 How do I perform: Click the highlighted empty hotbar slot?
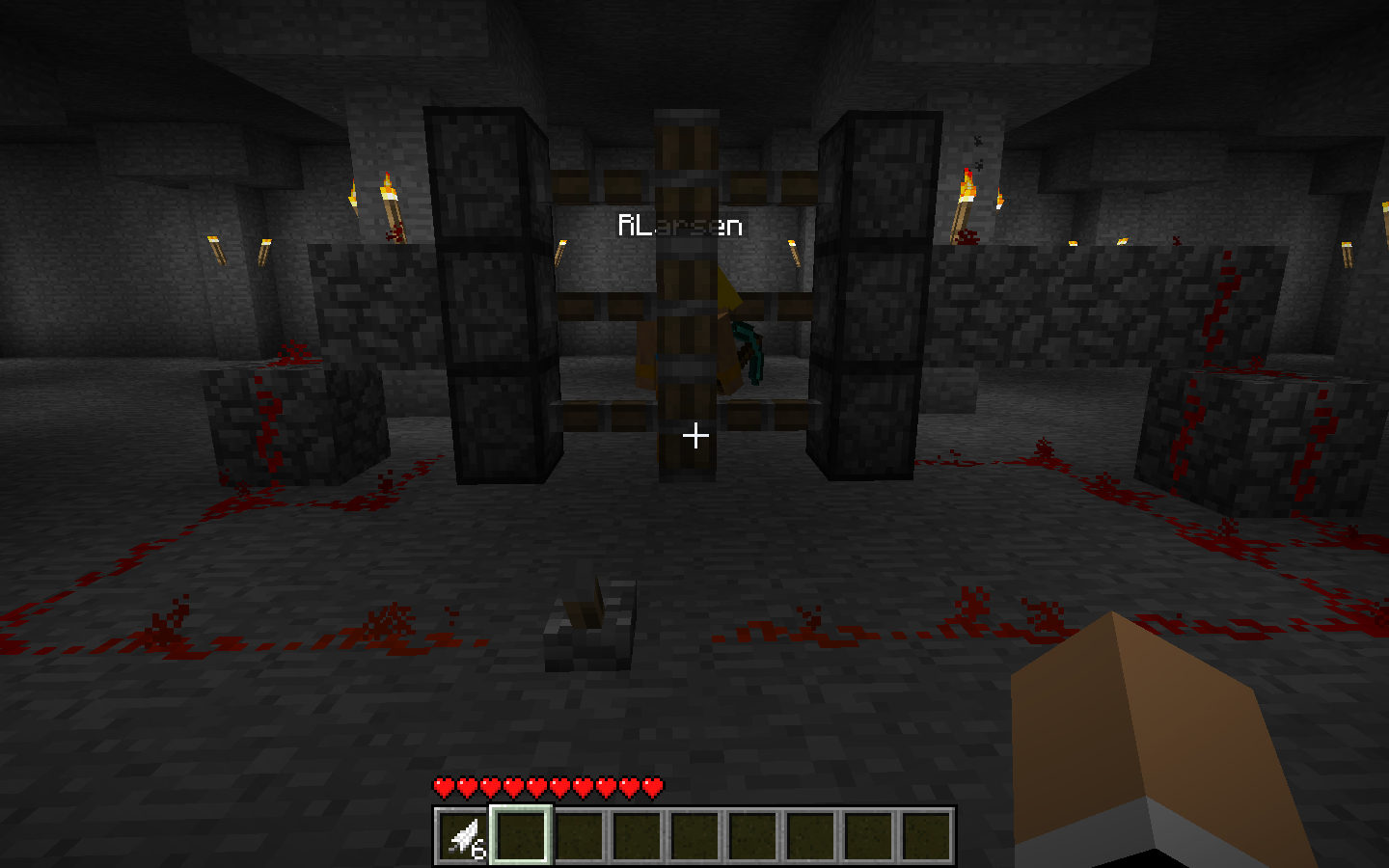pos(521,835)
